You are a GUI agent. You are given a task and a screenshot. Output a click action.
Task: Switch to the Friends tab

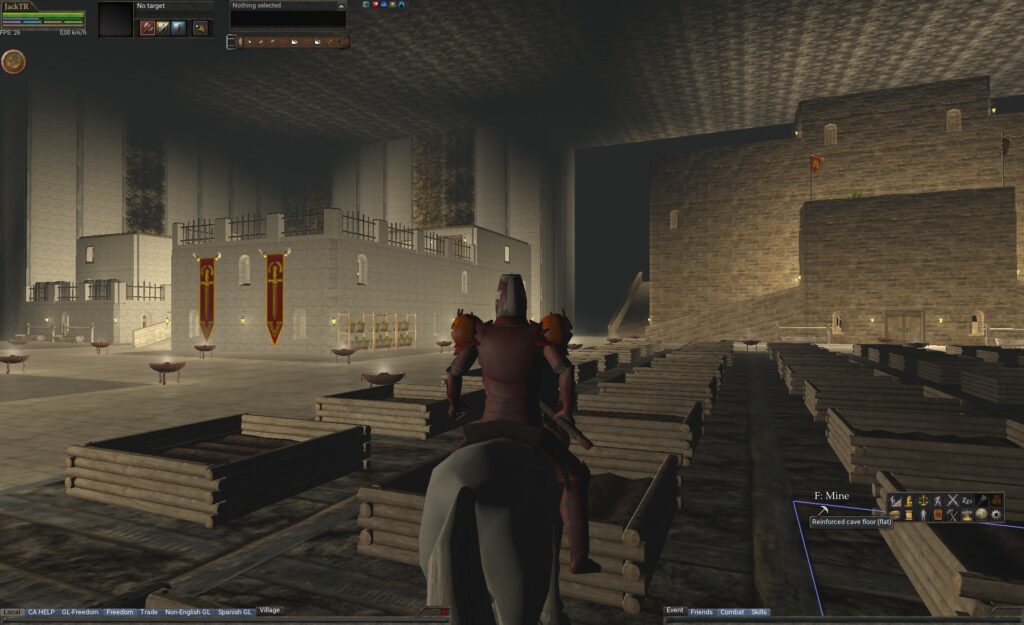[x=701, y=611]
